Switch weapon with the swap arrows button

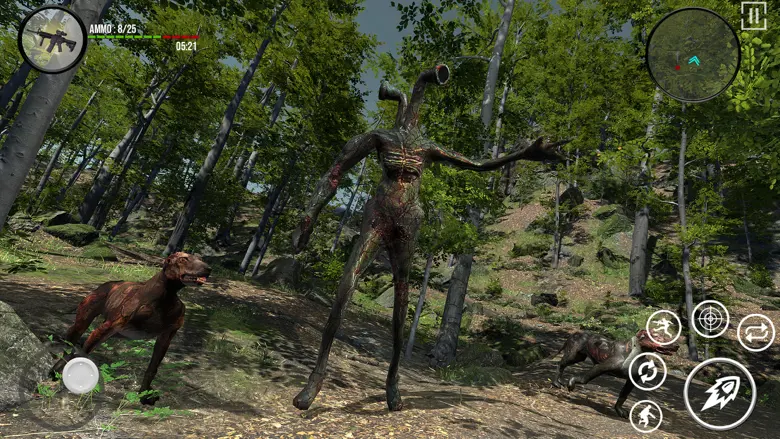tap(756, 332)
